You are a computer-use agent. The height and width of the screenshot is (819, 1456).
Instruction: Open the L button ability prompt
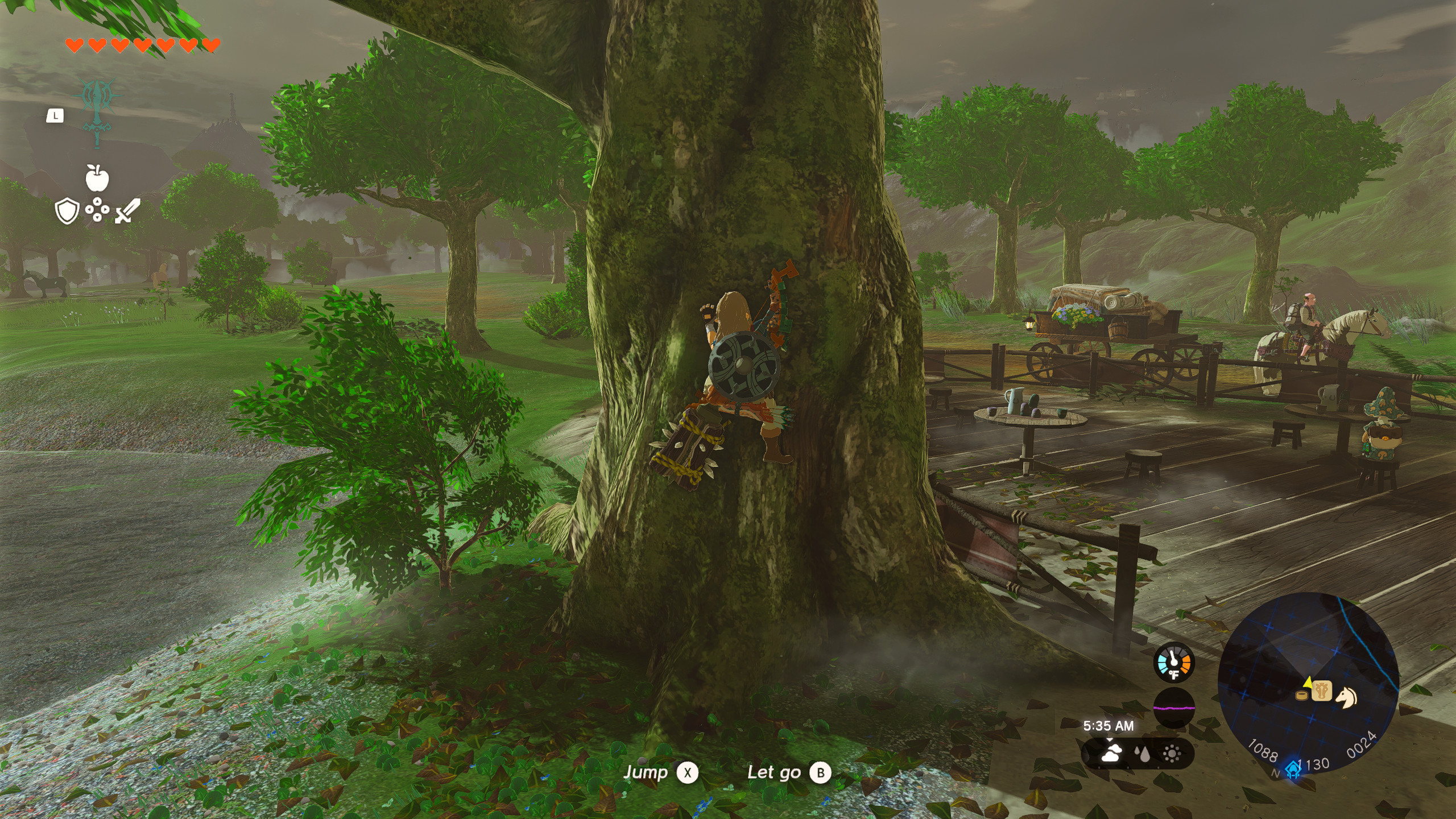pyautogui.click(x=54, y=115)
